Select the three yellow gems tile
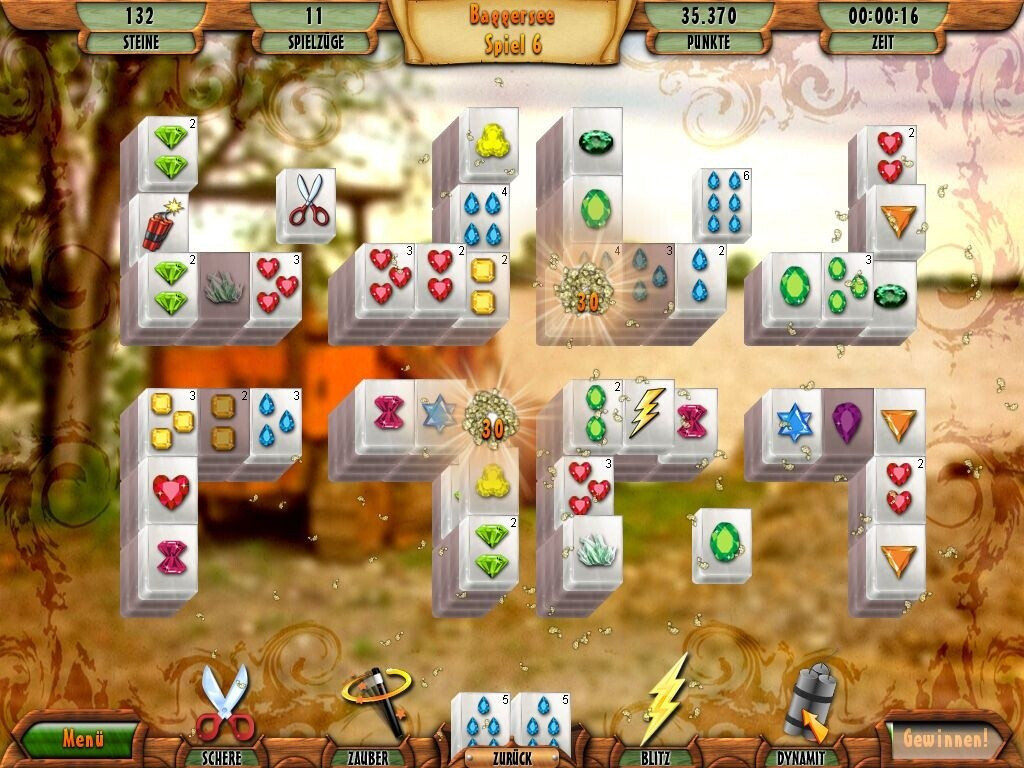The image size is (1024, 768). click(x=173, y=421)
